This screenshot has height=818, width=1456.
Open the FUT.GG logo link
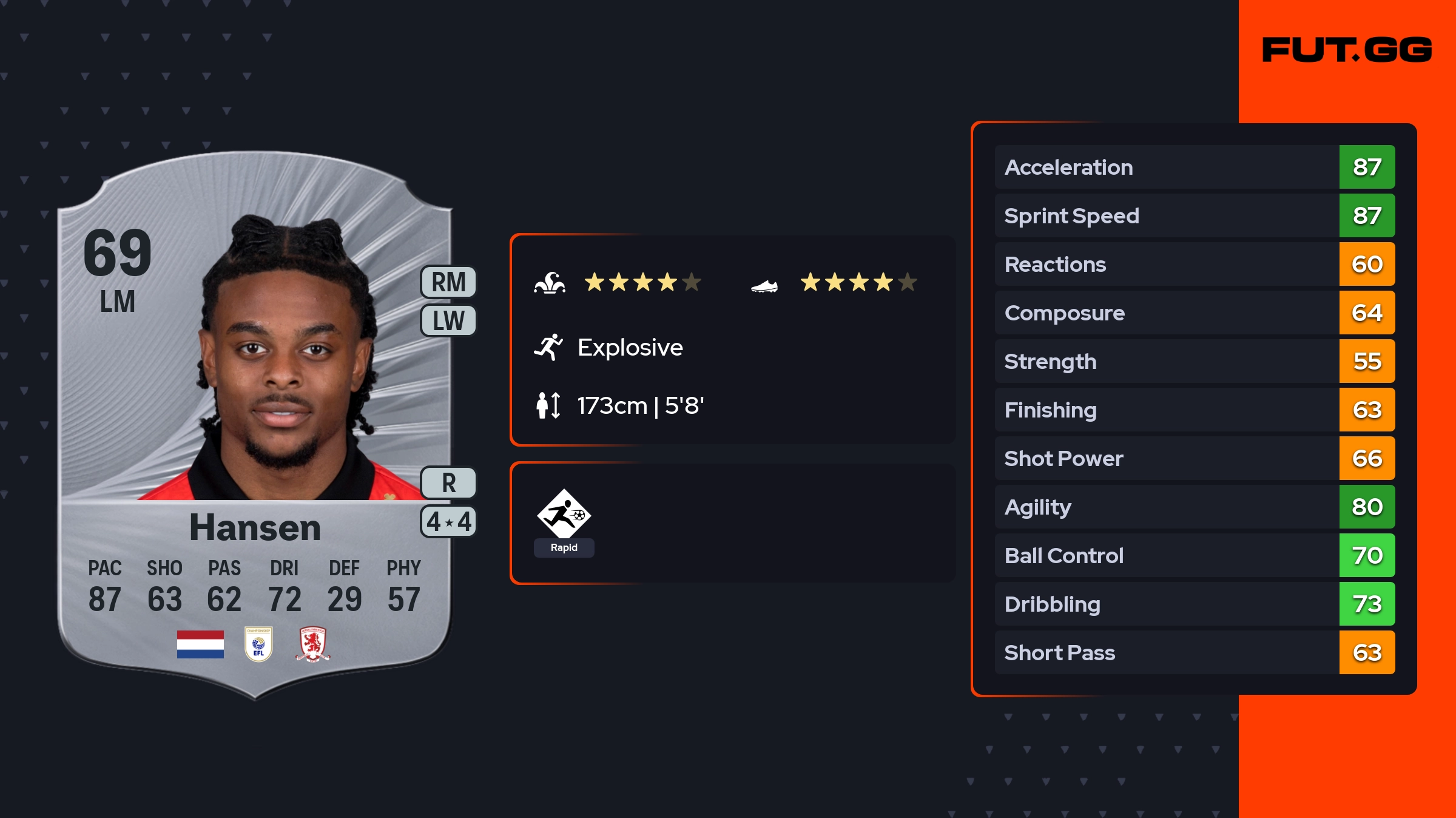pos(1347,50)
